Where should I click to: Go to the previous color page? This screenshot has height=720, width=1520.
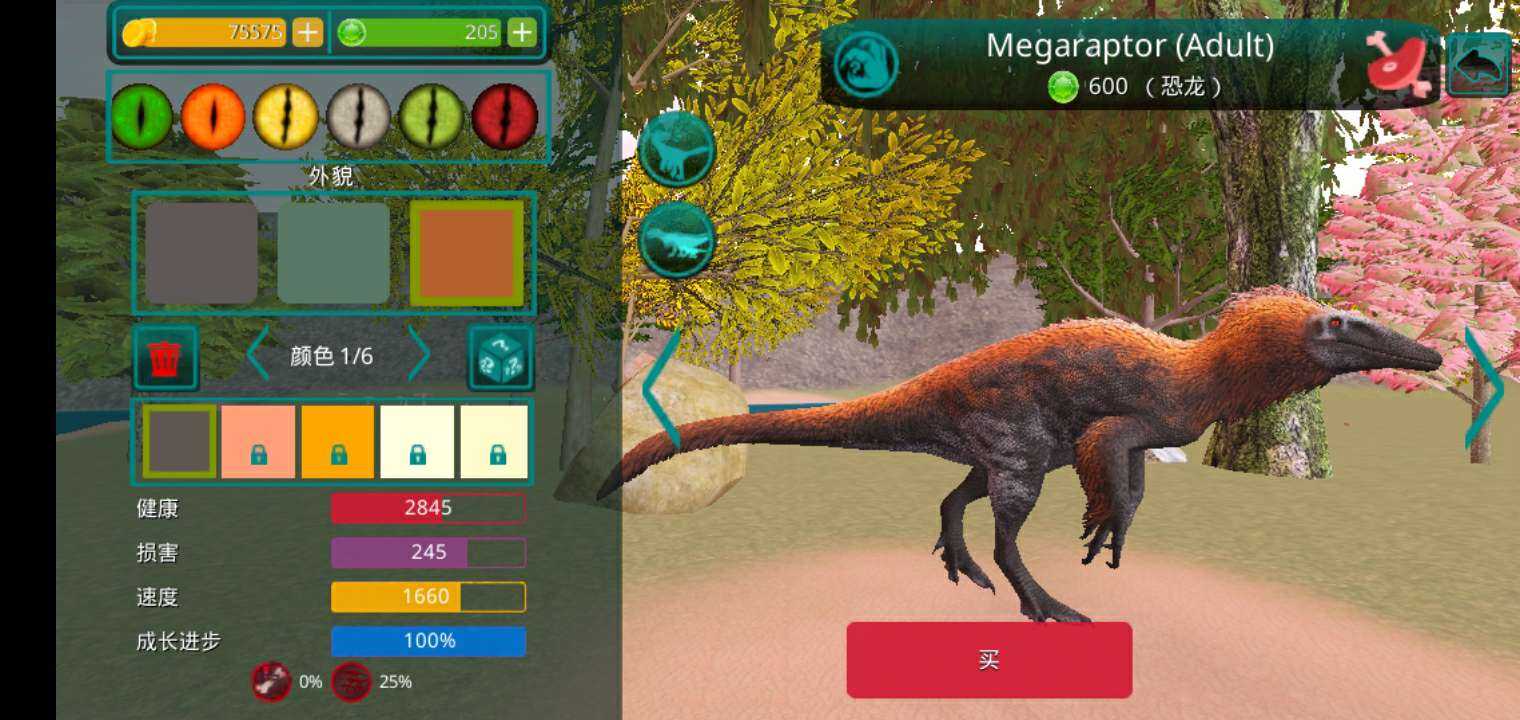(x=258, y=355)
